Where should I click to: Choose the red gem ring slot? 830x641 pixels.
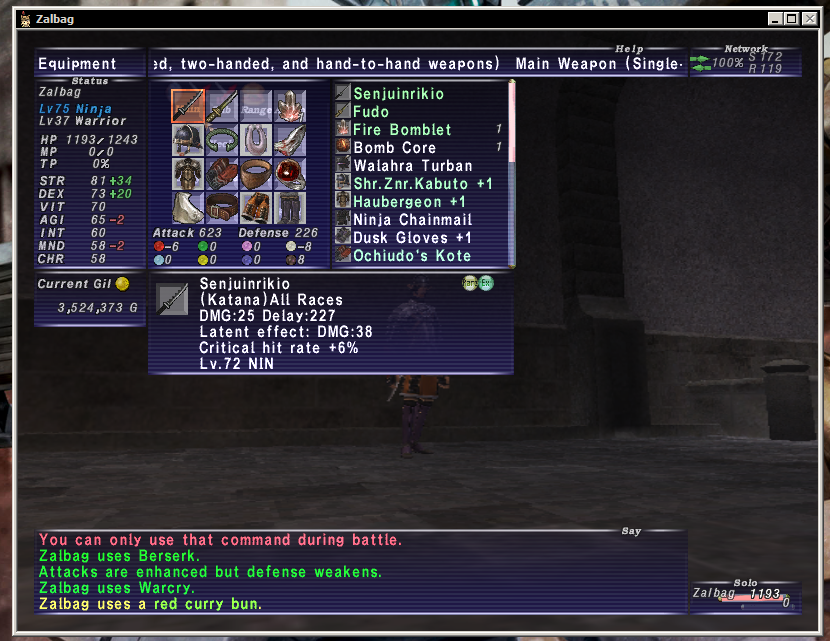pos(290,174)
